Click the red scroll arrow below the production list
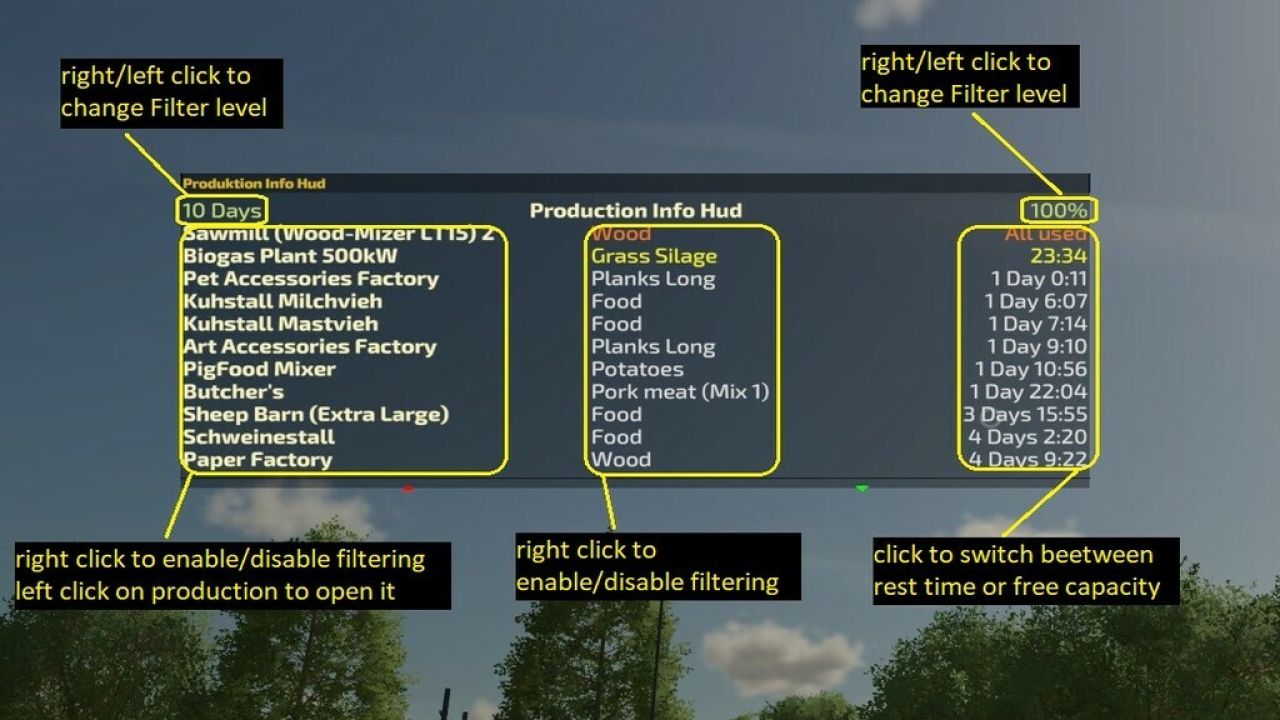Viewport: 1280px width, 720px height. pyautogui.click(x=409, y=489)
